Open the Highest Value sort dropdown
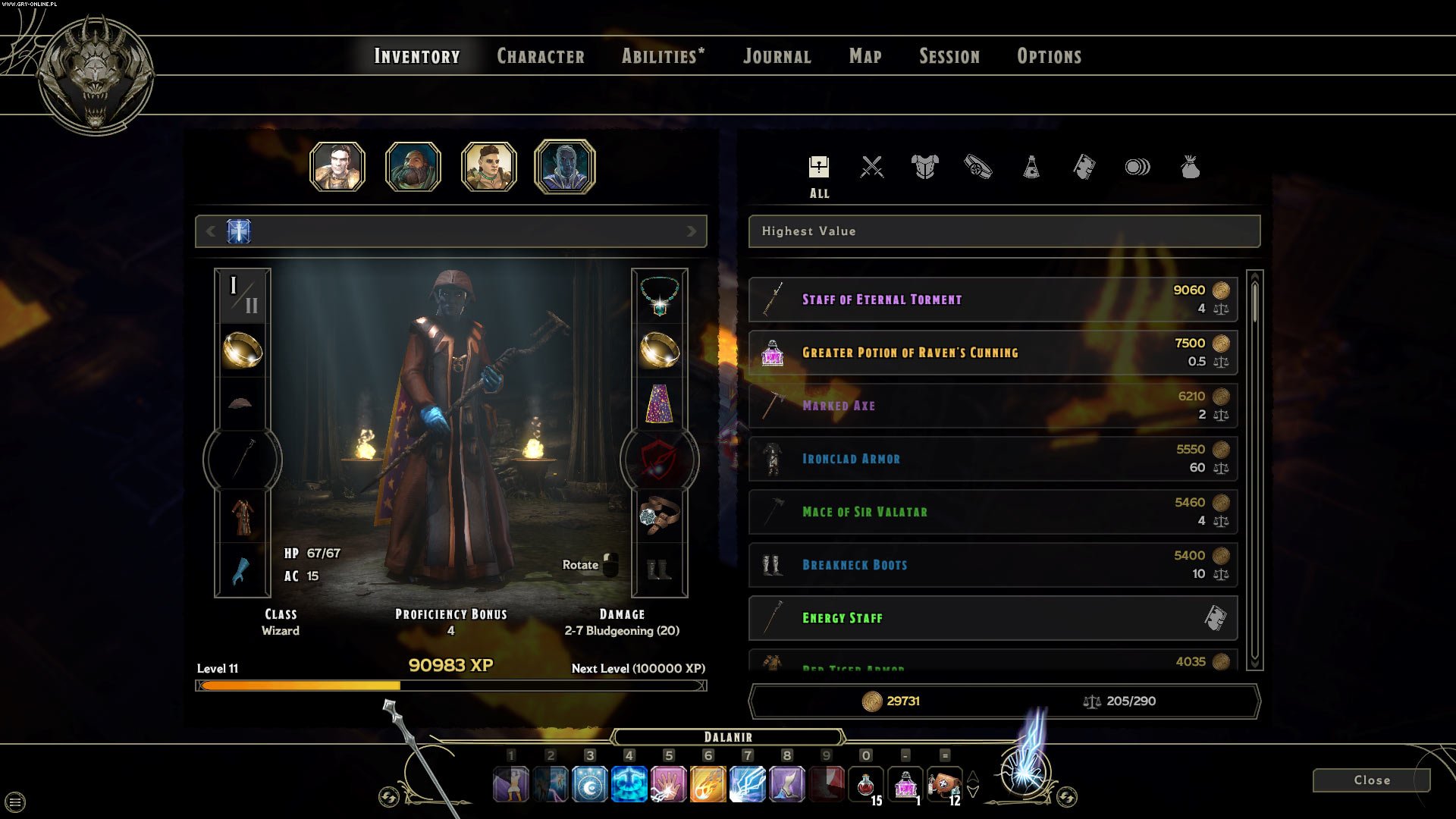The width and height of the screenshot is (1456, 819). pos(1004,231)
